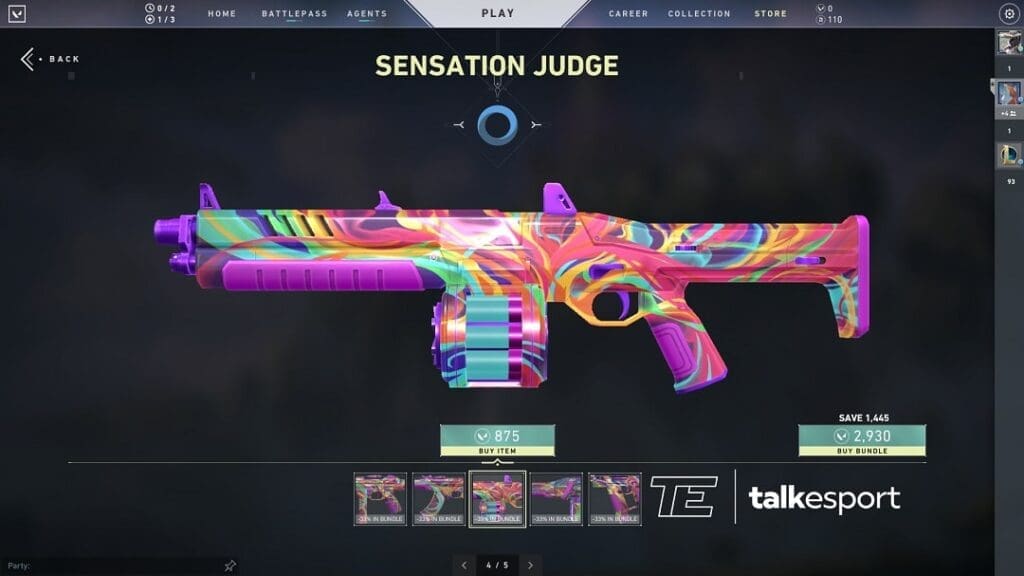The width and height of the screenshot is (1024, 576).
Task: Go to the previous bundle item
Action: pos(463,565)
